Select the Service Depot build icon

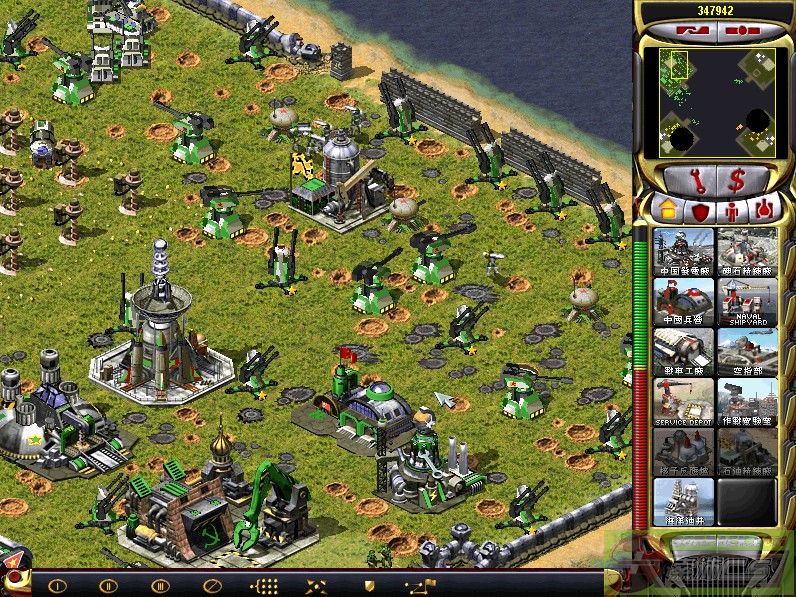684,401
